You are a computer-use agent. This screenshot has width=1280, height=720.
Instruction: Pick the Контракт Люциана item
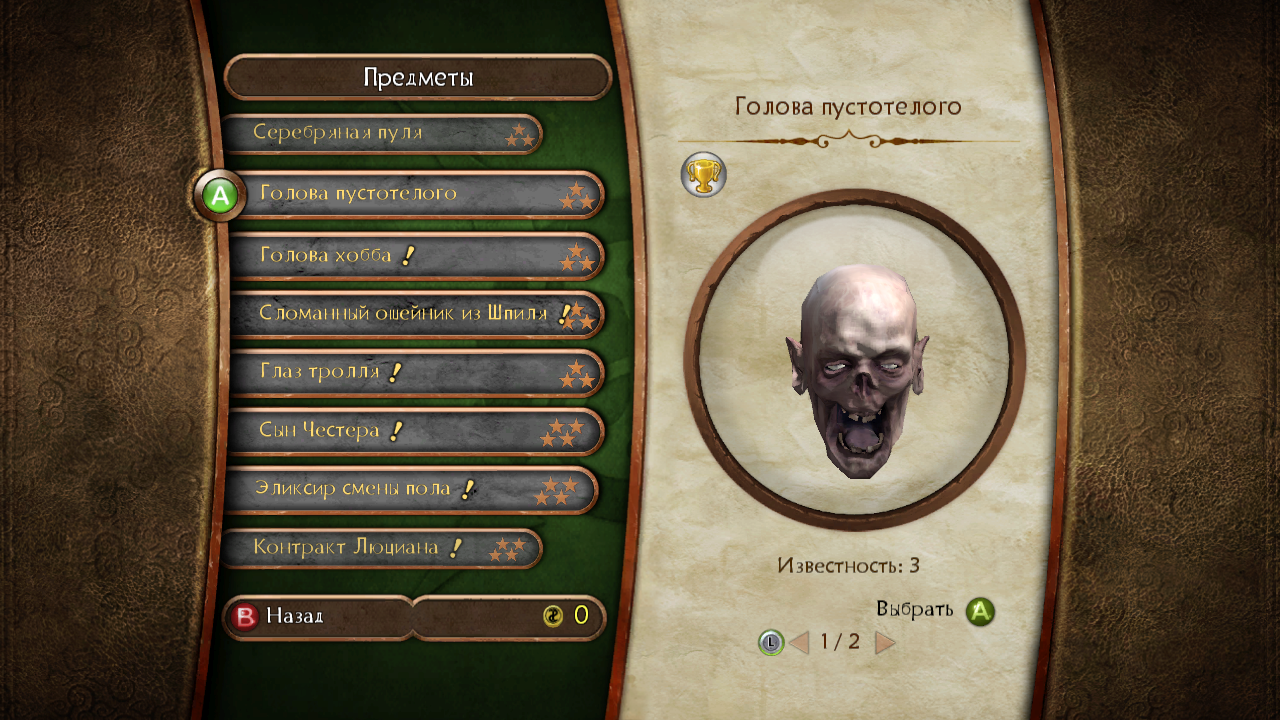(x=380, y=548)
